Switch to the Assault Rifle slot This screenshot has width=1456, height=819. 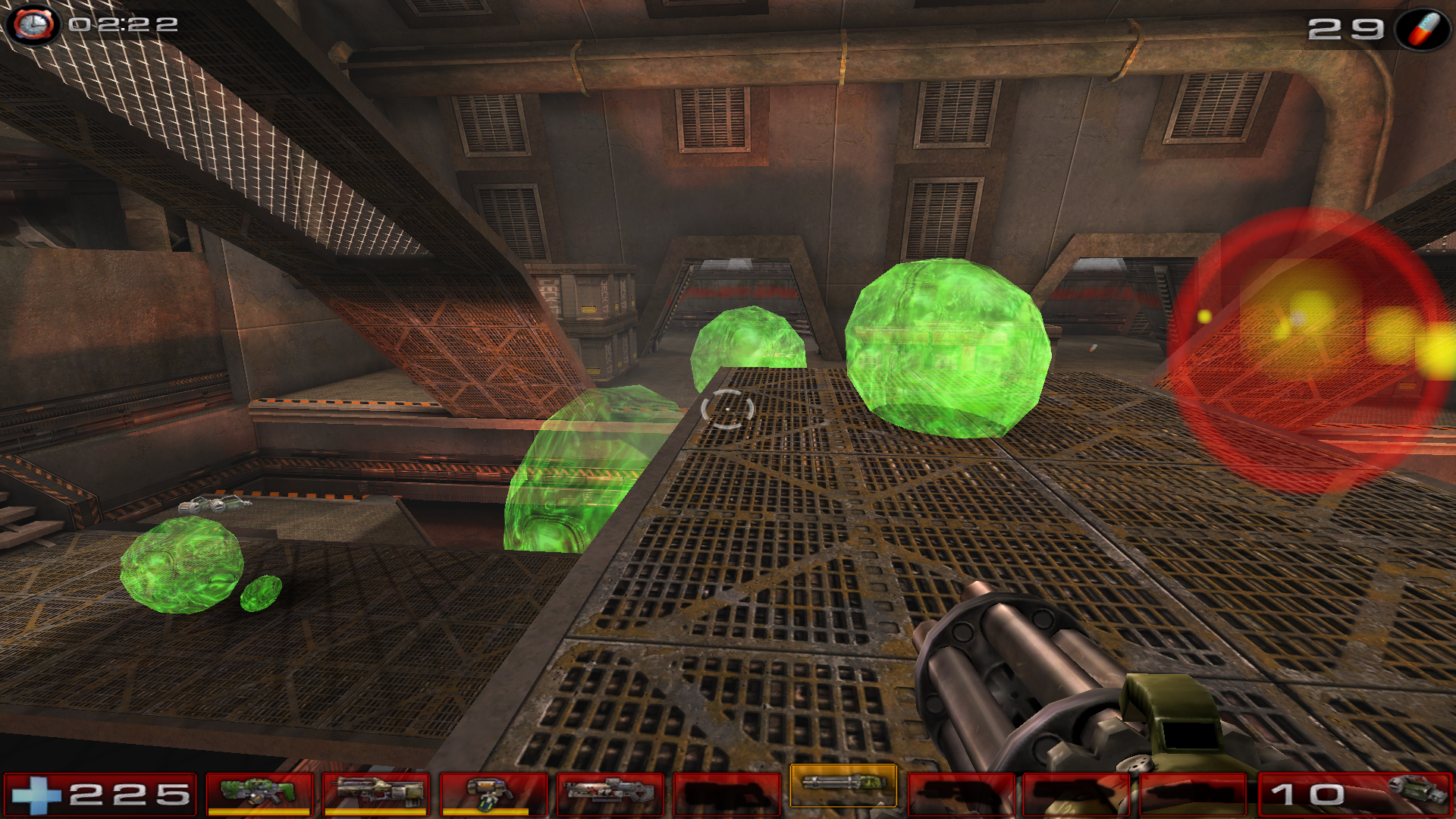click(x=376, y=793)
